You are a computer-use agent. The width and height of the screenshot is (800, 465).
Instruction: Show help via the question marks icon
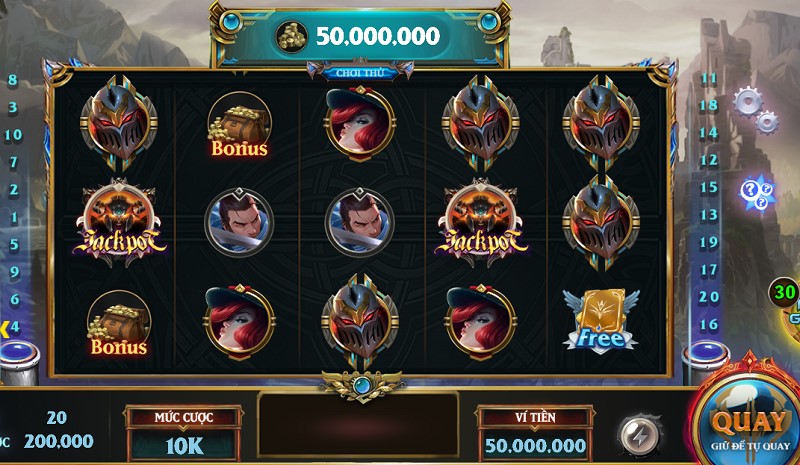click(755, 190)
